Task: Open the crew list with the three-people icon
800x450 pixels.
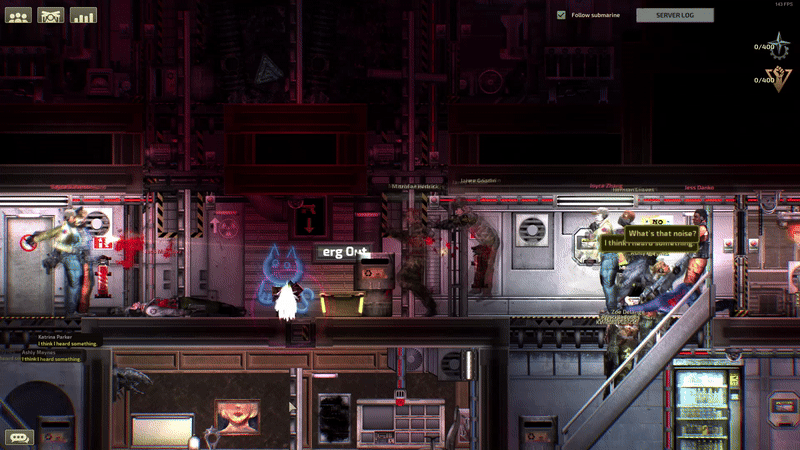Action: point(19,16)
